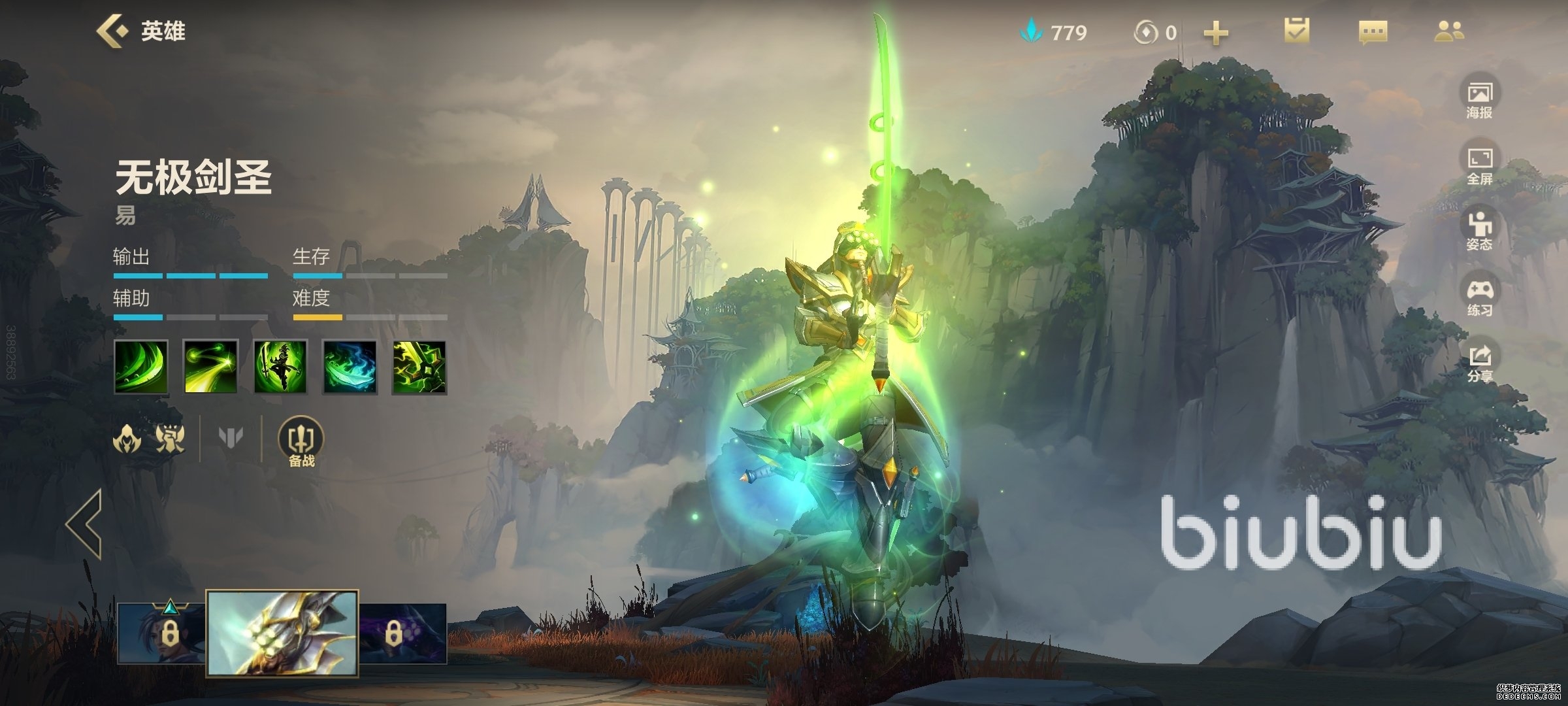This screenshot has width=1568, height=706.
Task: Show the Meditate skill icon
Action: (x=280, y=367)
